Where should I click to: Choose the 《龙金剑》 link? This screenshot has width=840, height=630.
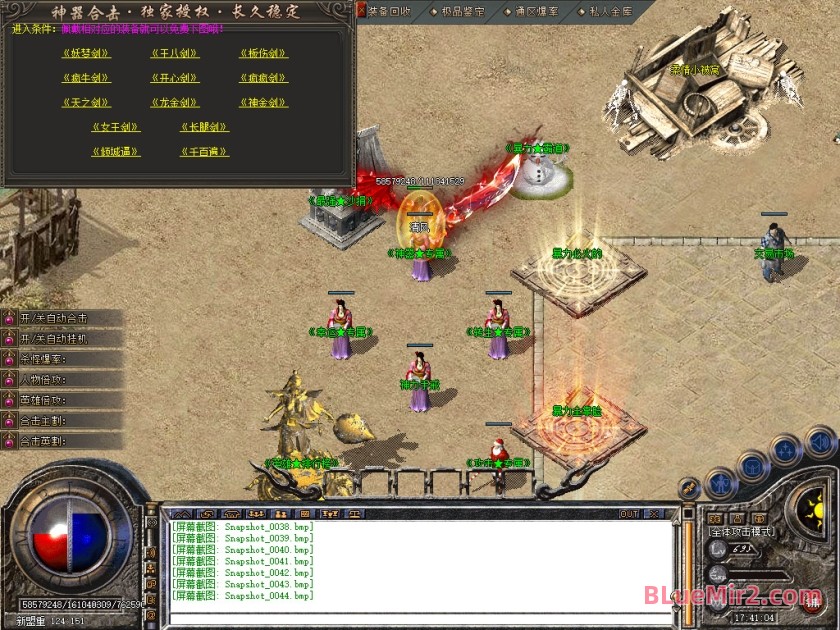click(175, 103)
